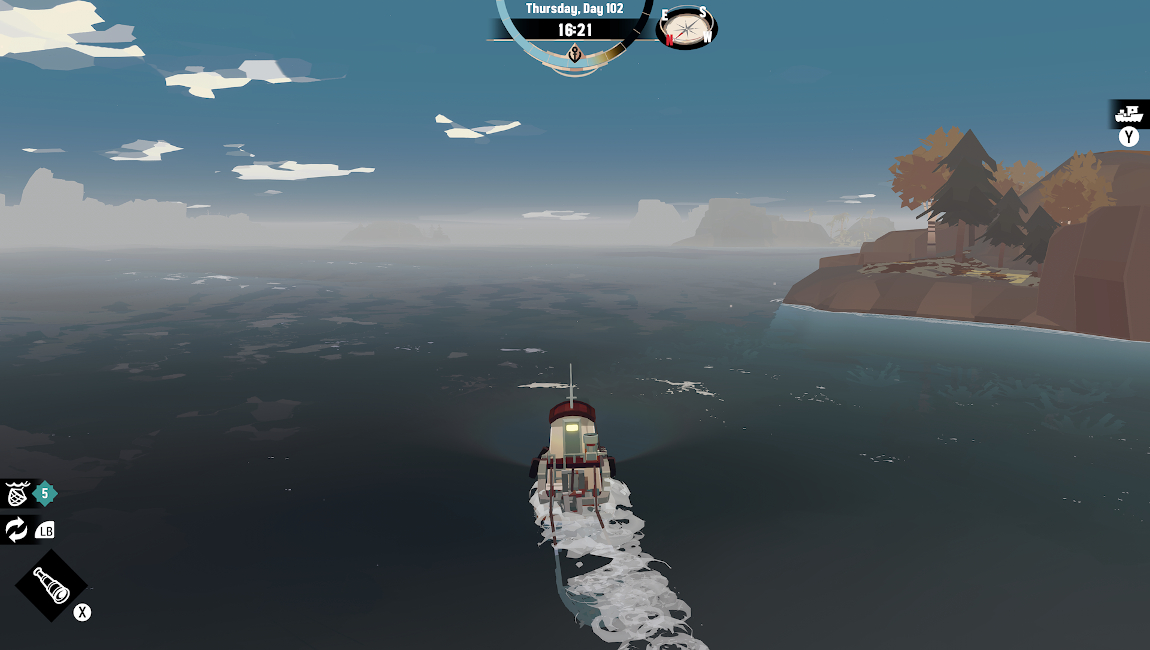The width and height of the screenshot is (1150, 650).
Task: Select the crab pot item icon
Action: 17,493
